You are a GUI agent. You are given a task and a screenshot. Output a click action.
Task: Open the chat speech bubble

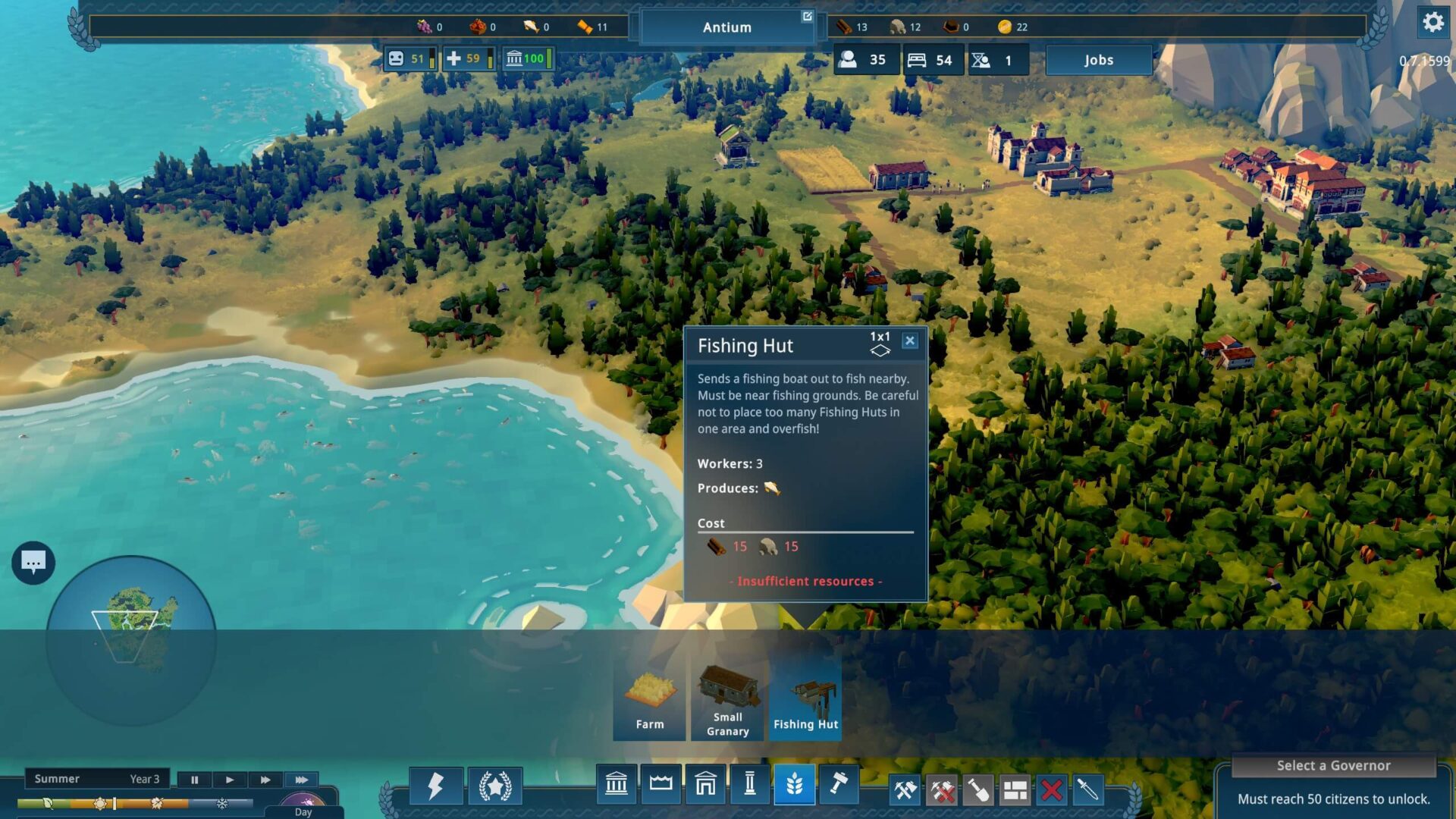(x=33, y=563)
